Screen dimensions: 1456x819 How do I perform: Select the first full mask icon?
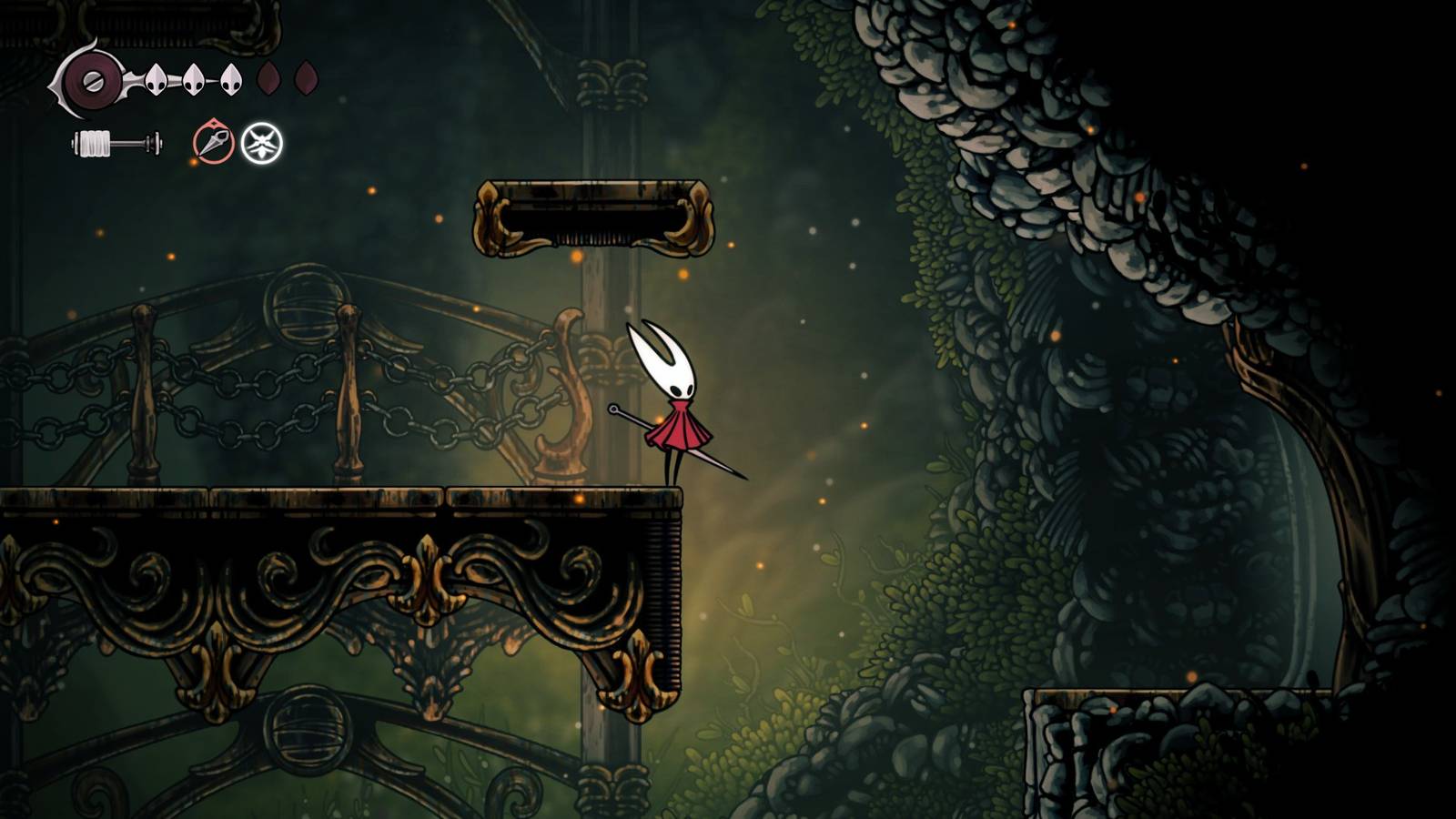tap(157, 82)
